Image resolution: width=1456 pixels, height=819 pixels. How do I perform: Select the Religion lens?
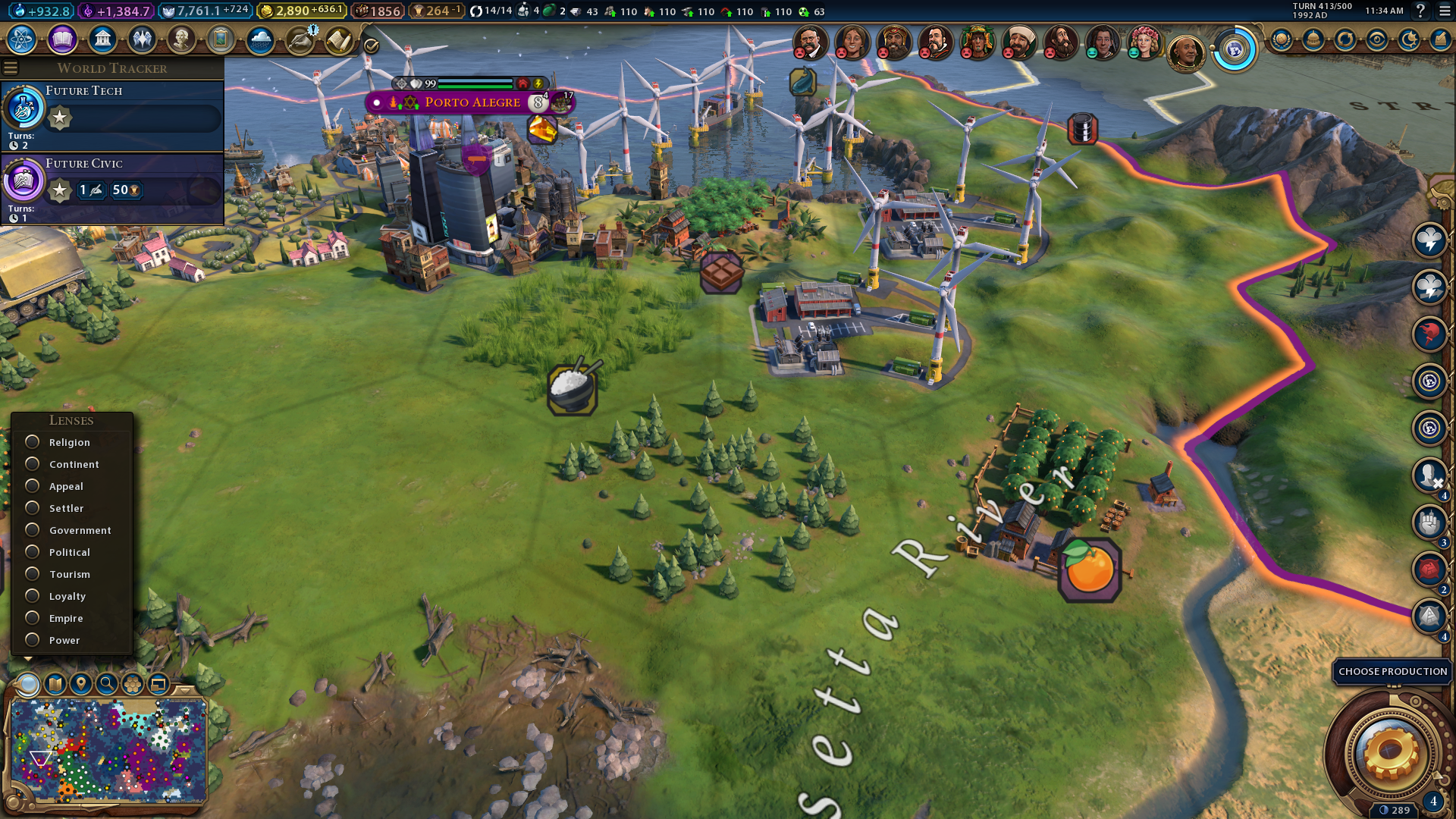point(33,442)
